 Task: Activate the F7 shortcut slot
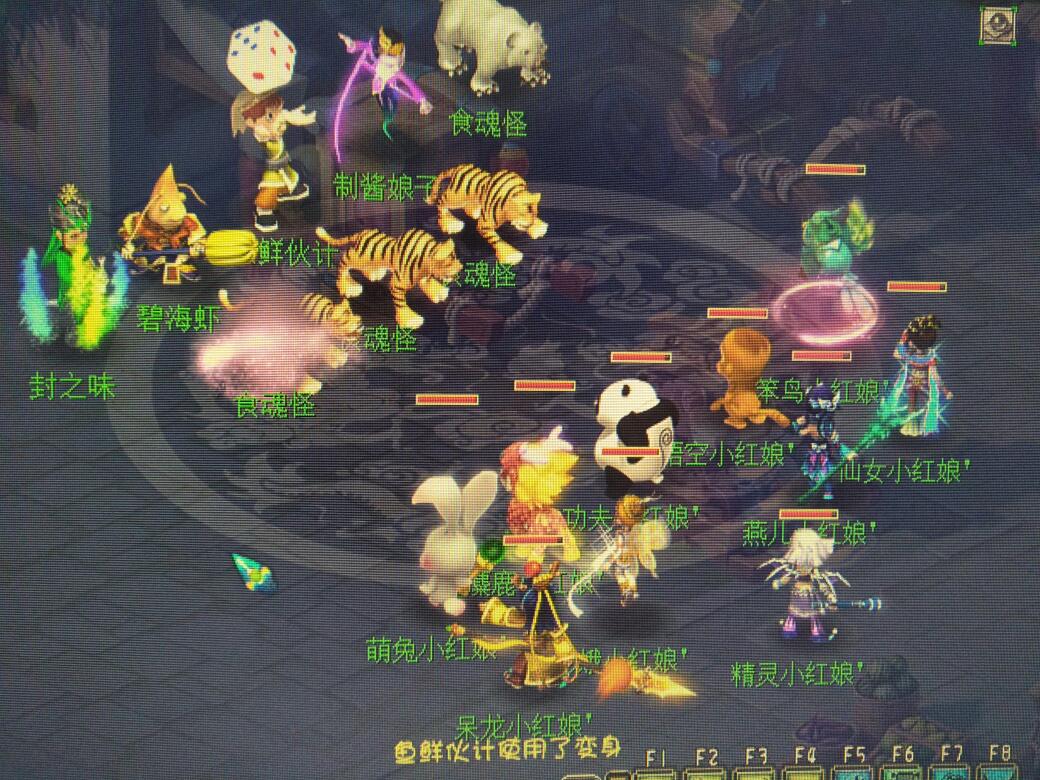click(952, 773)
